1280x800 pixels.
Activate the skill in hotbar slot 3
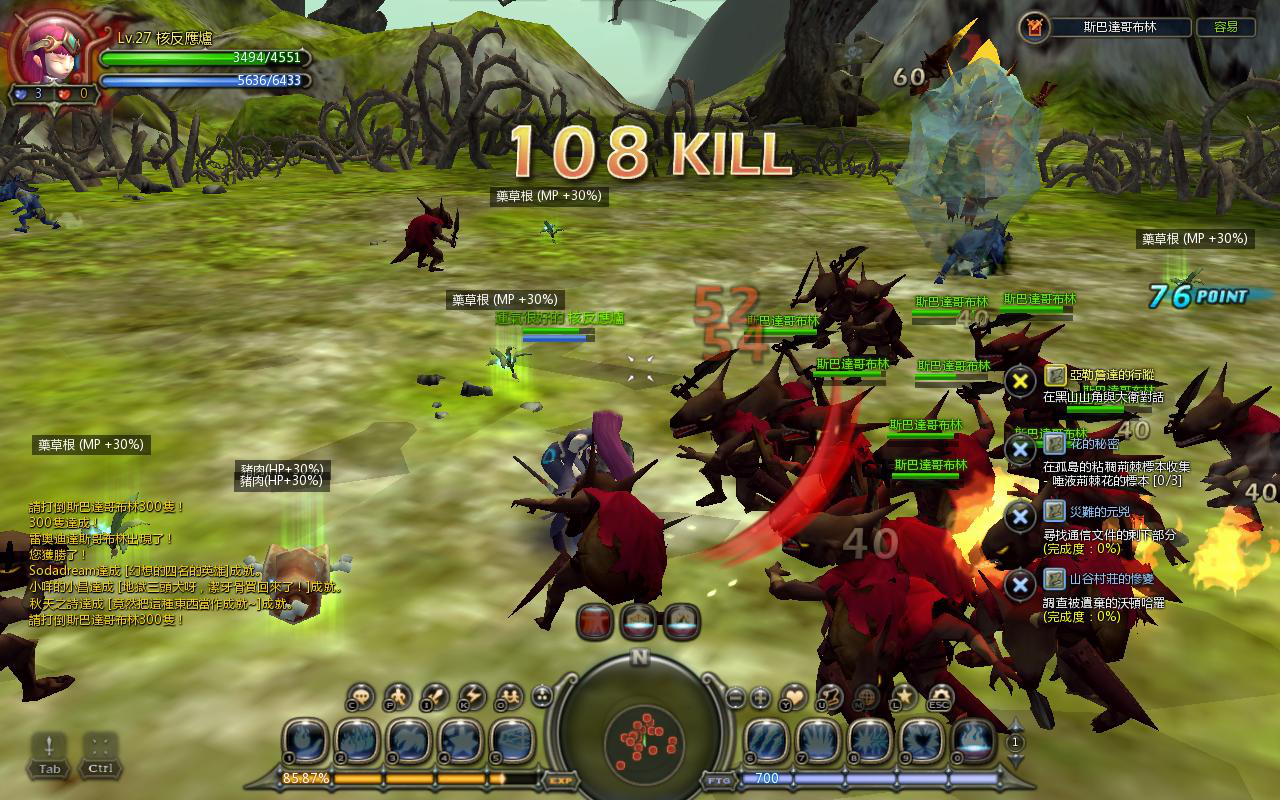[408, 741]
